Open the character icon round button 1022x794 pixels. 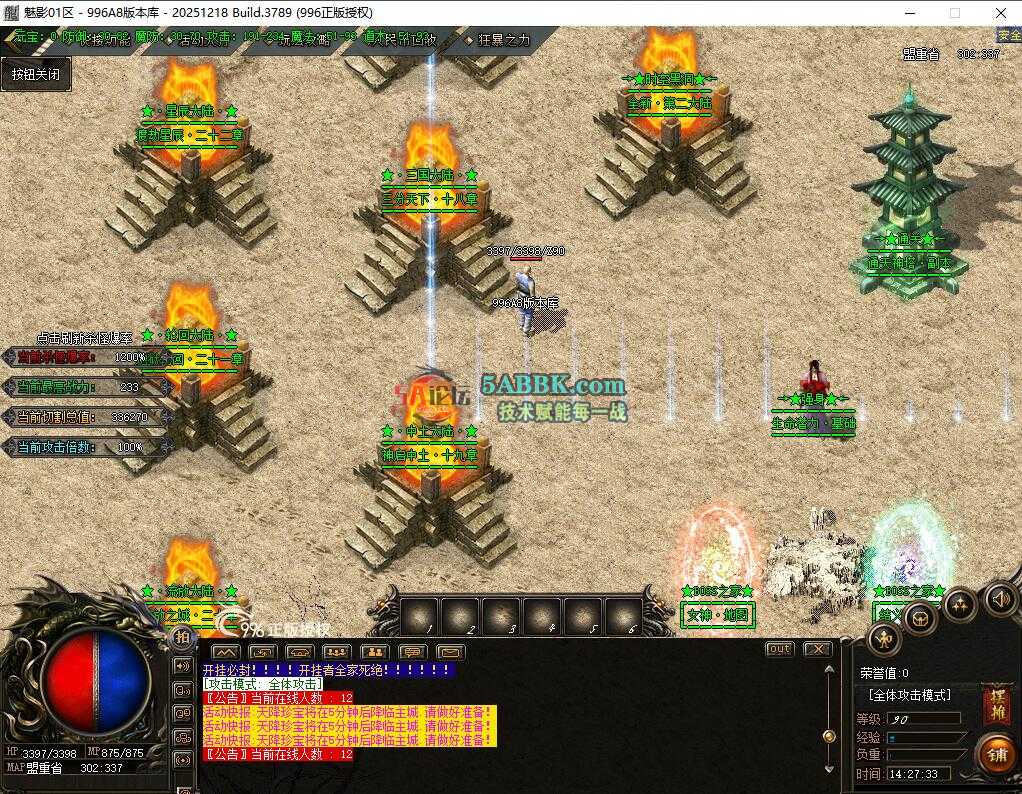click(x=883, y=639)
